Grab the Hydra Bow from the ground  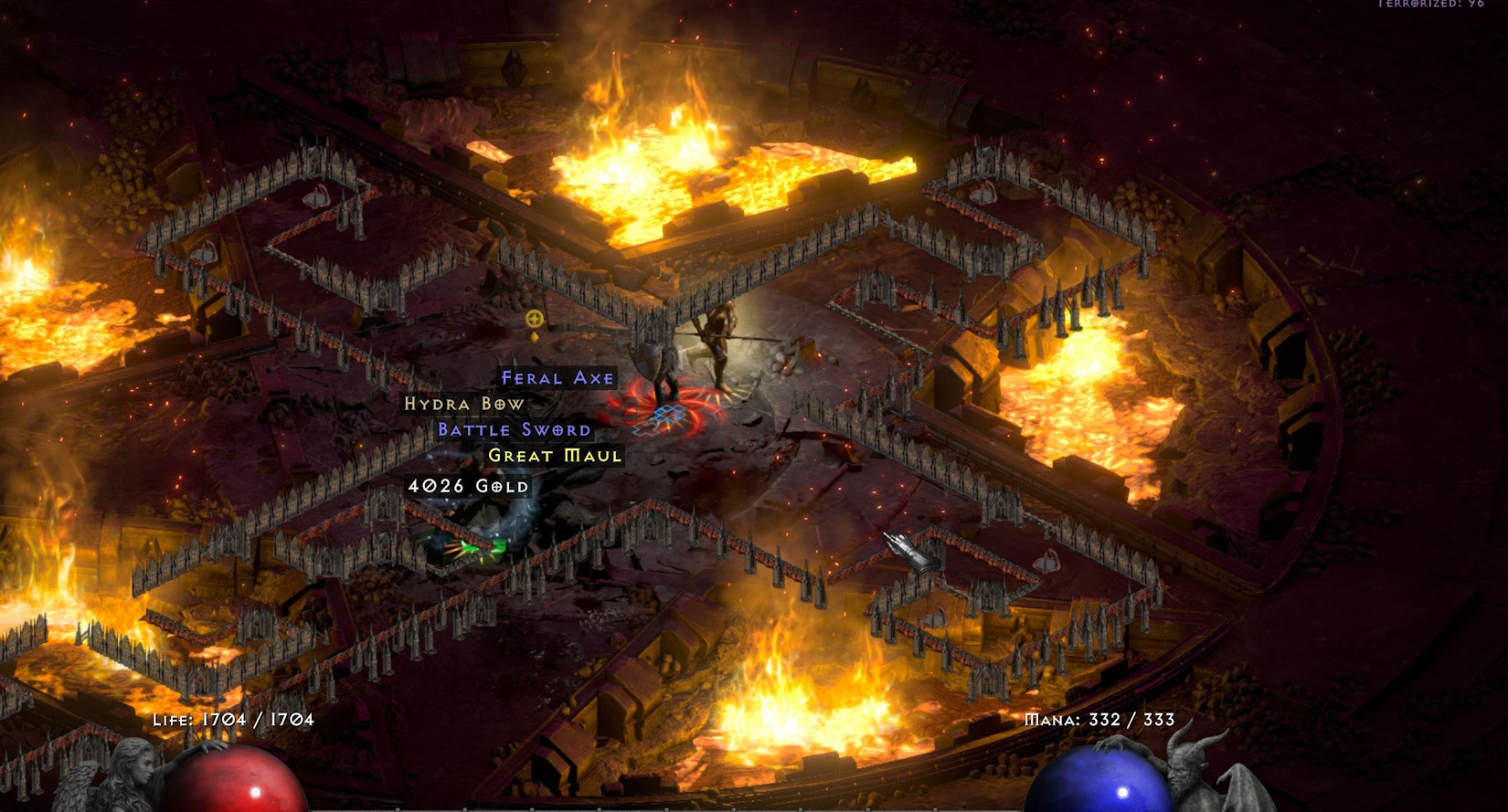(465, 403)
